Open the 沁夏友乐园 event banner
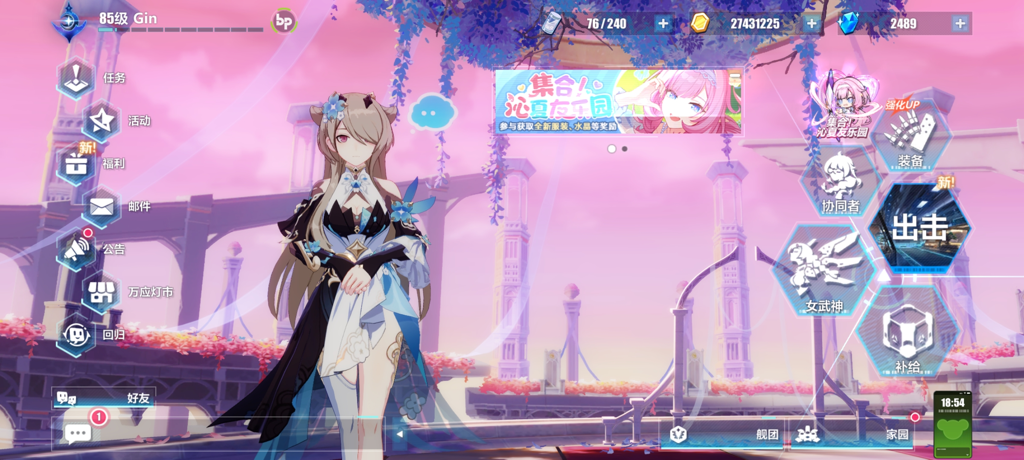The height and width of the screenshot is (460, 1024). (x=619, y=101)
